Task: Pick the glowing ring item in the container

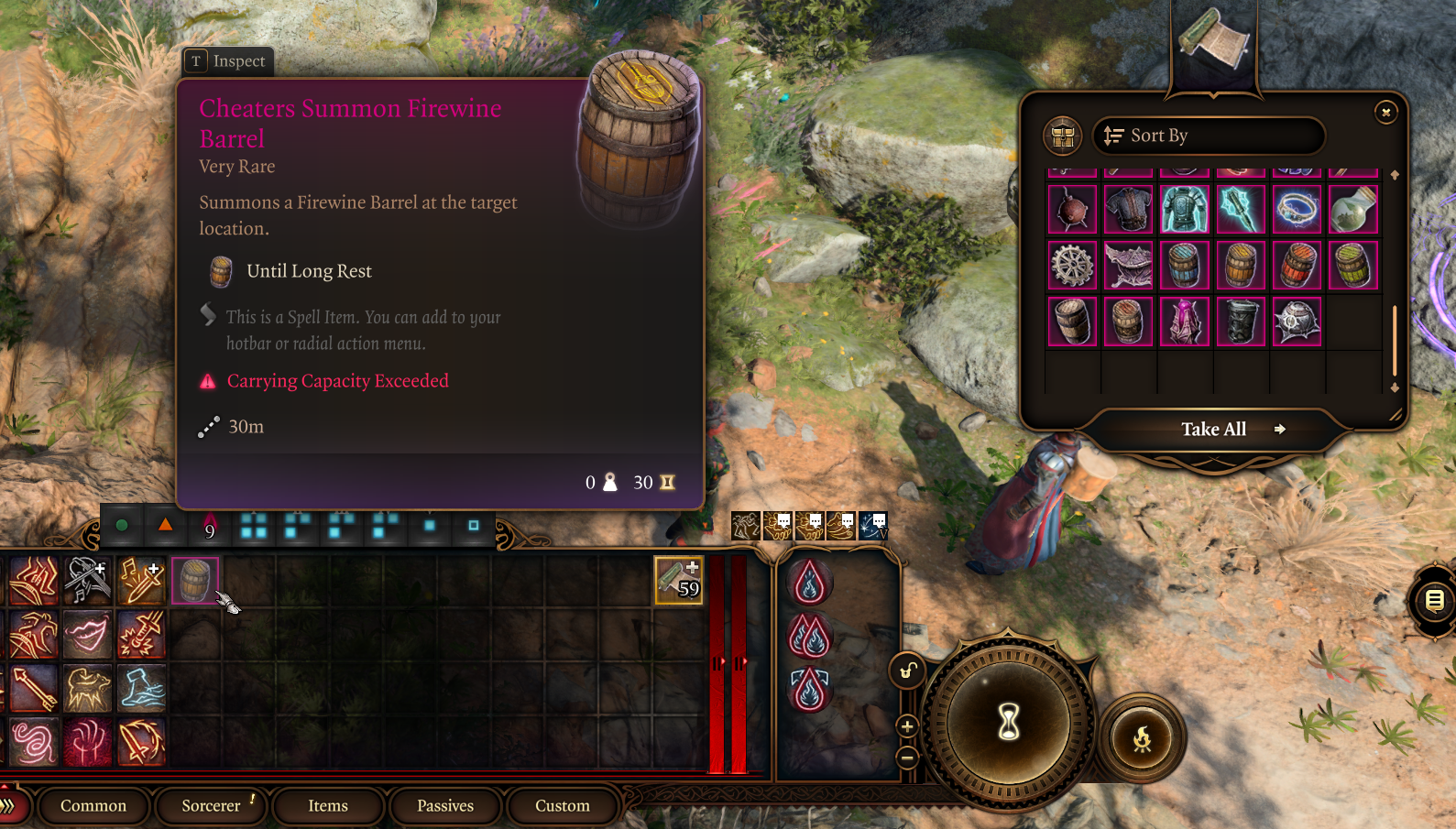Action: (x=1297, y=209)
